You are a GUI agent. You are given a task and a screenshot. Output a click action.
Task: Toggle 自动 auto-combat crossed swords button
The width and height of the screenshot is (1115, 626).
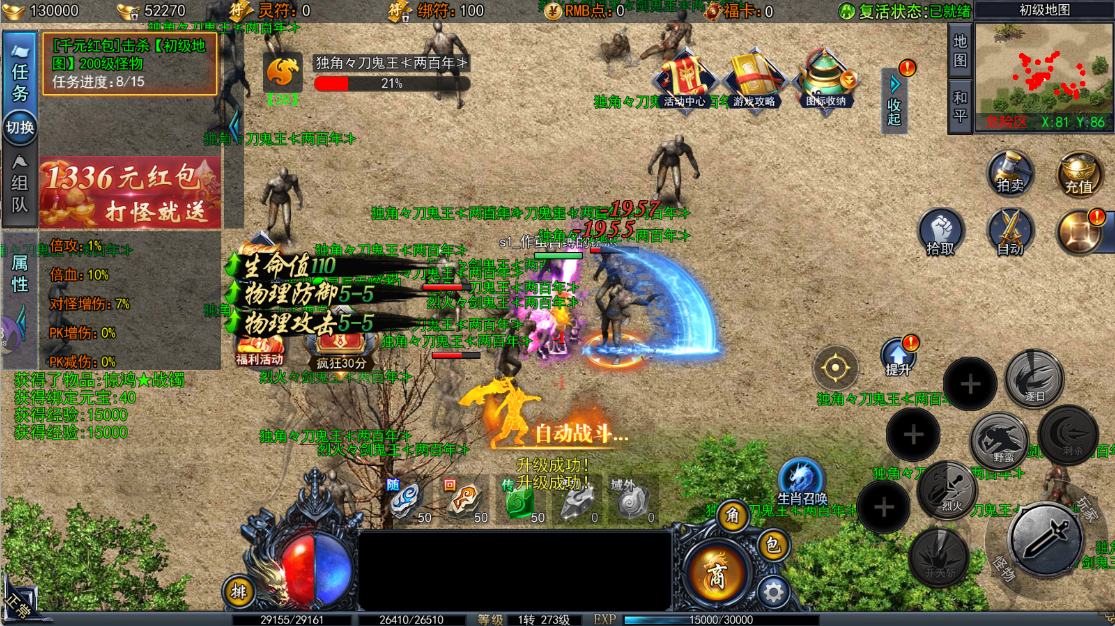point(1010,233)
